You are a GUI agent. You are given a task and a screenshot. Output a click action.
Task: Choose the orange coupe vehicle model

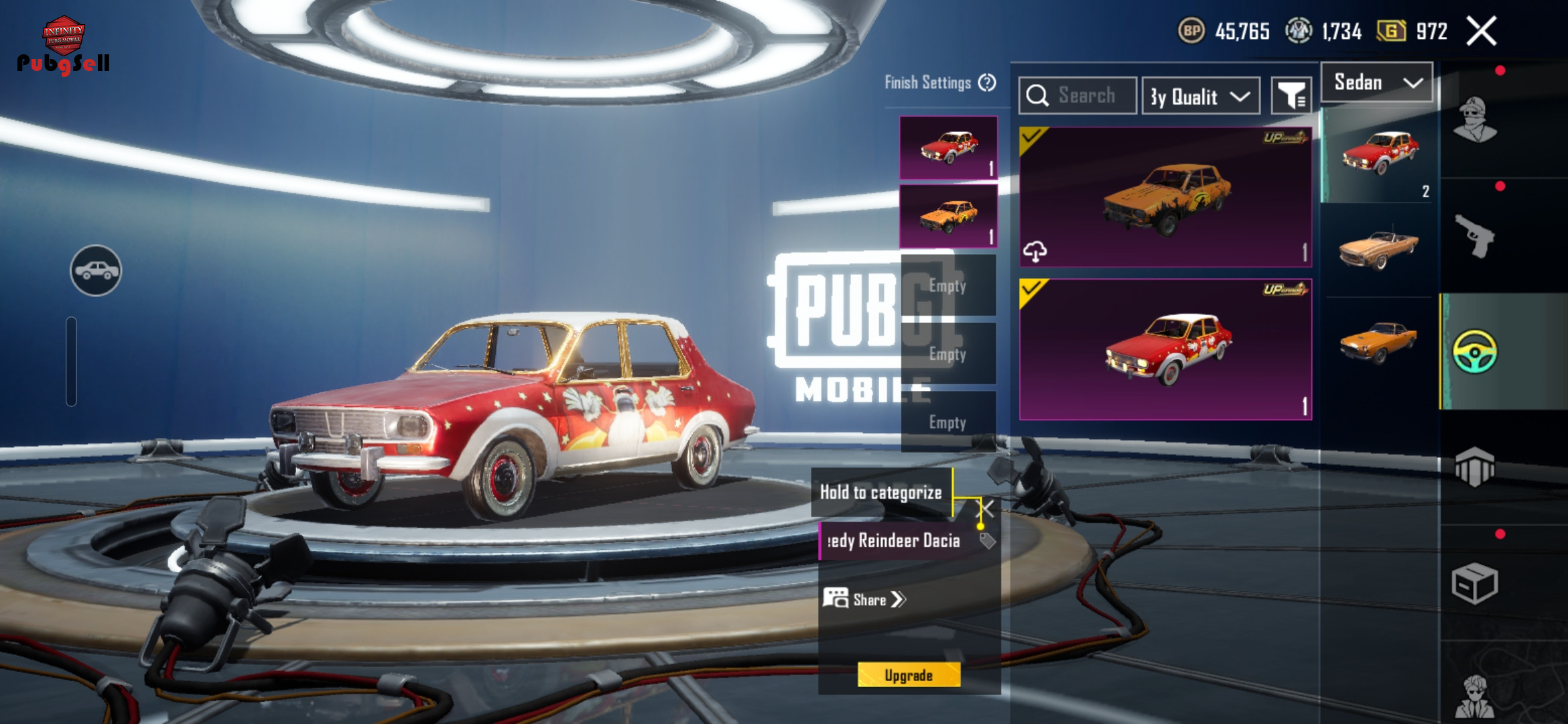1379,342
